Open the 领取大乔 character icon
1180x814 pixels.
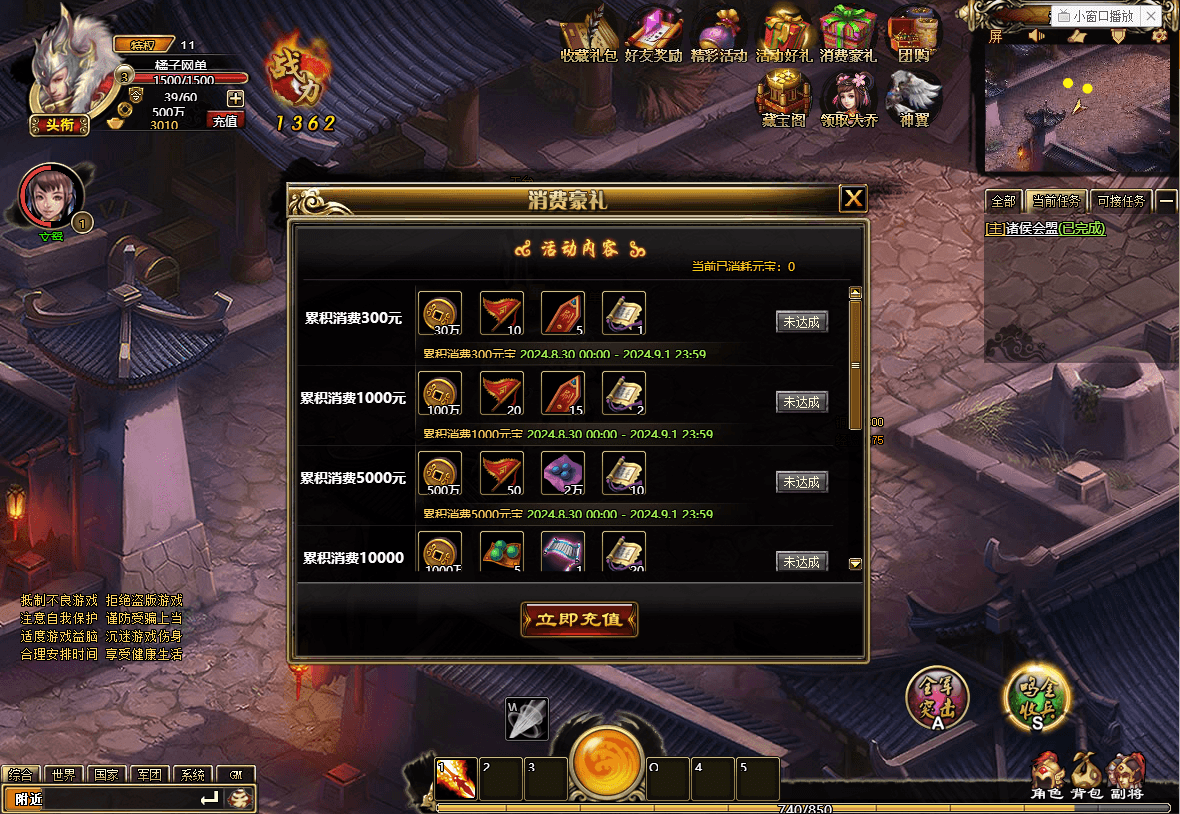[849, 100]
